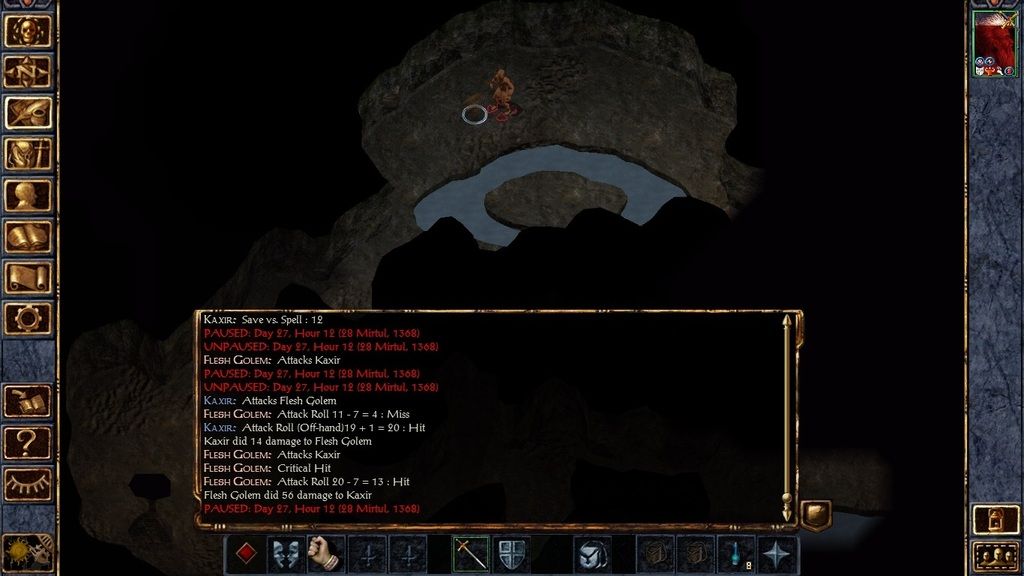Image resolution: width=1024 pixels, height=576 pixels.
Task: Toggle the closed eye interface button
Action: click(28, 482)
